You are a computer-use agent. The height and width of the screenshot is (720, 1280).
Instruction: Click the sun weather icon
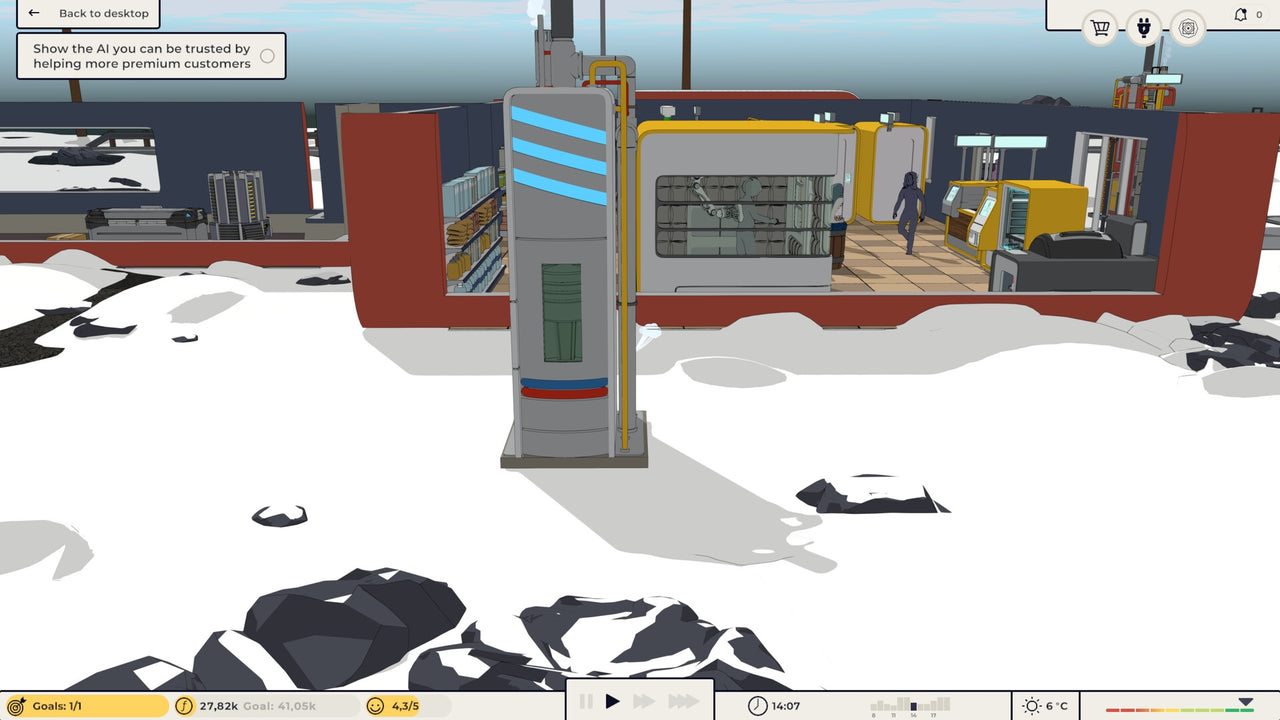pos(1030,705)
